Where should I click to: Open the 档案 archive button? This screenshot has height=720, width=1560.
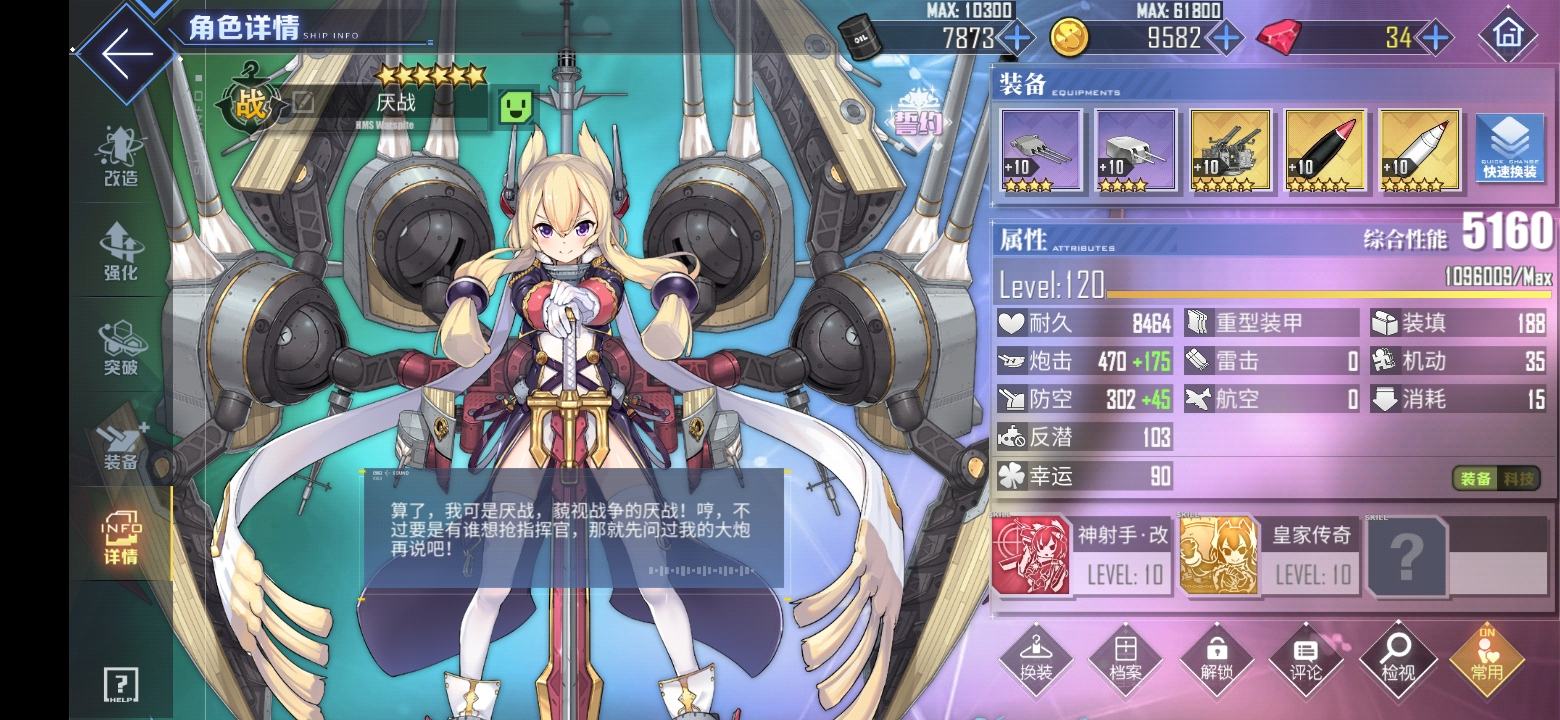(1126, 660)
